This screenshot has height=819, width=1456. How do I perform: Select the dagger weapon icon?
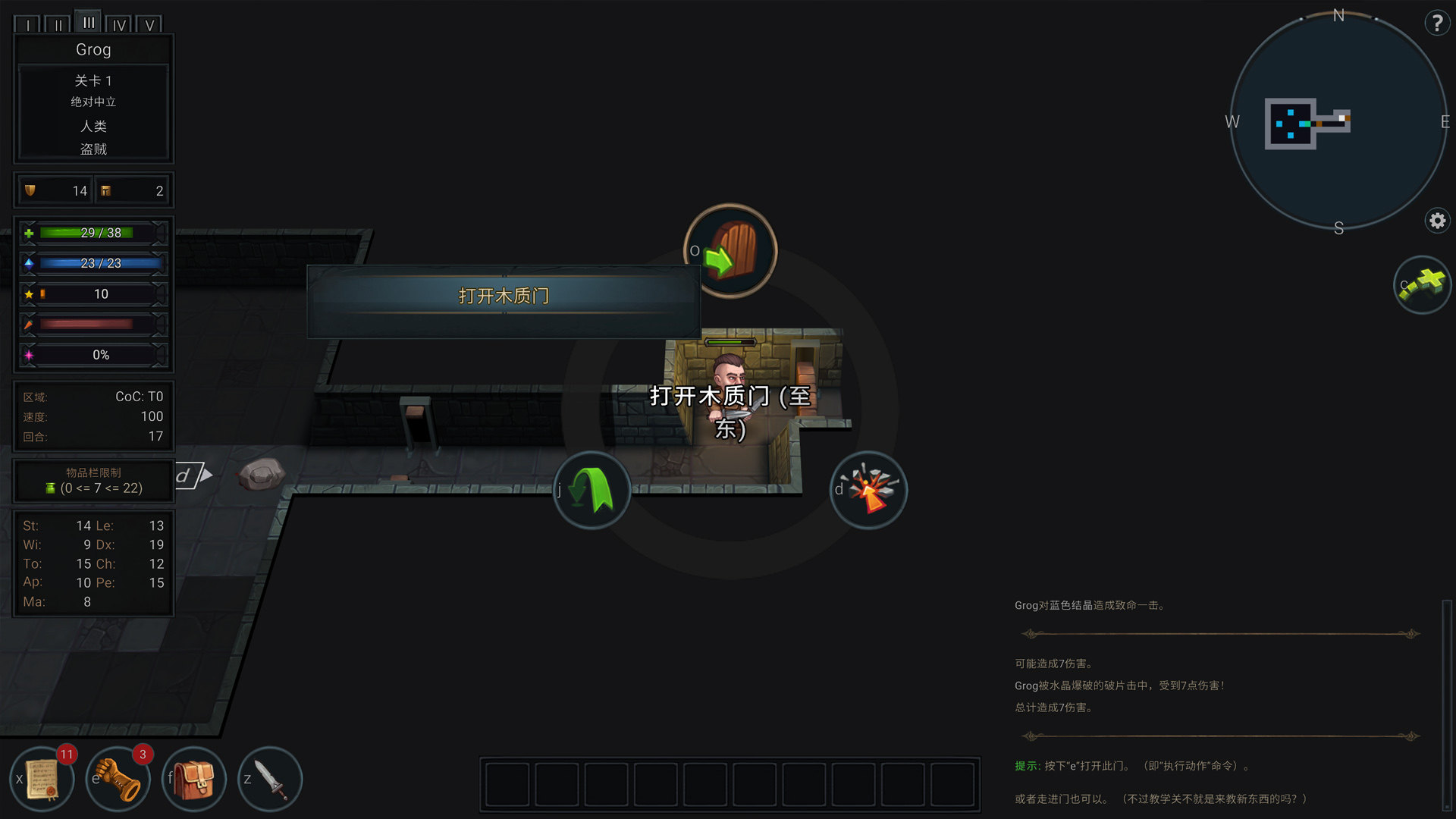tap(270, 779)
